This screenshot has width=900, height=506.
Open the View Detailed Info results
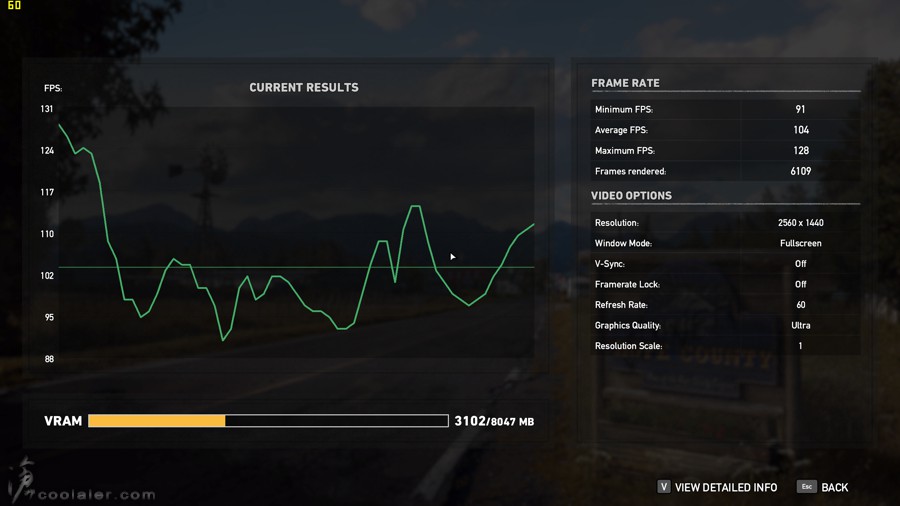click(724, 487)
